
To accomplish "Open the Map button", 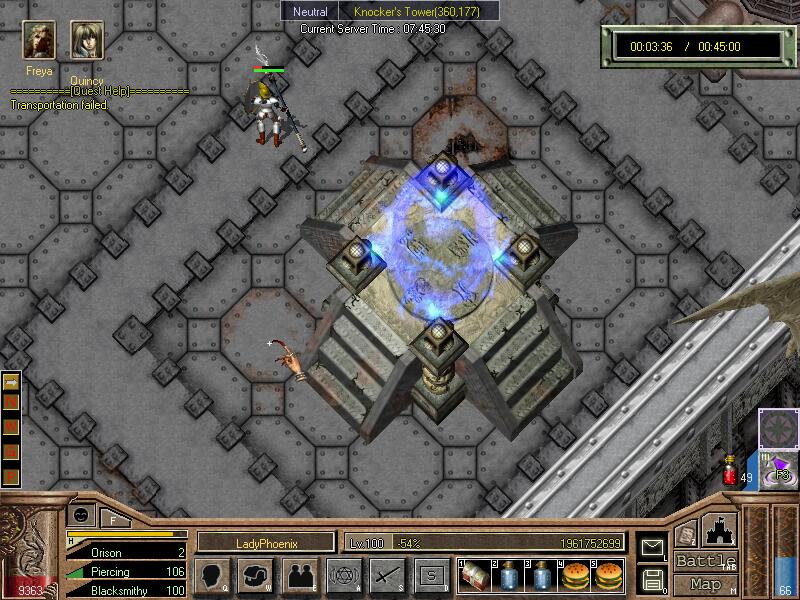I will (x=706, y=584).
